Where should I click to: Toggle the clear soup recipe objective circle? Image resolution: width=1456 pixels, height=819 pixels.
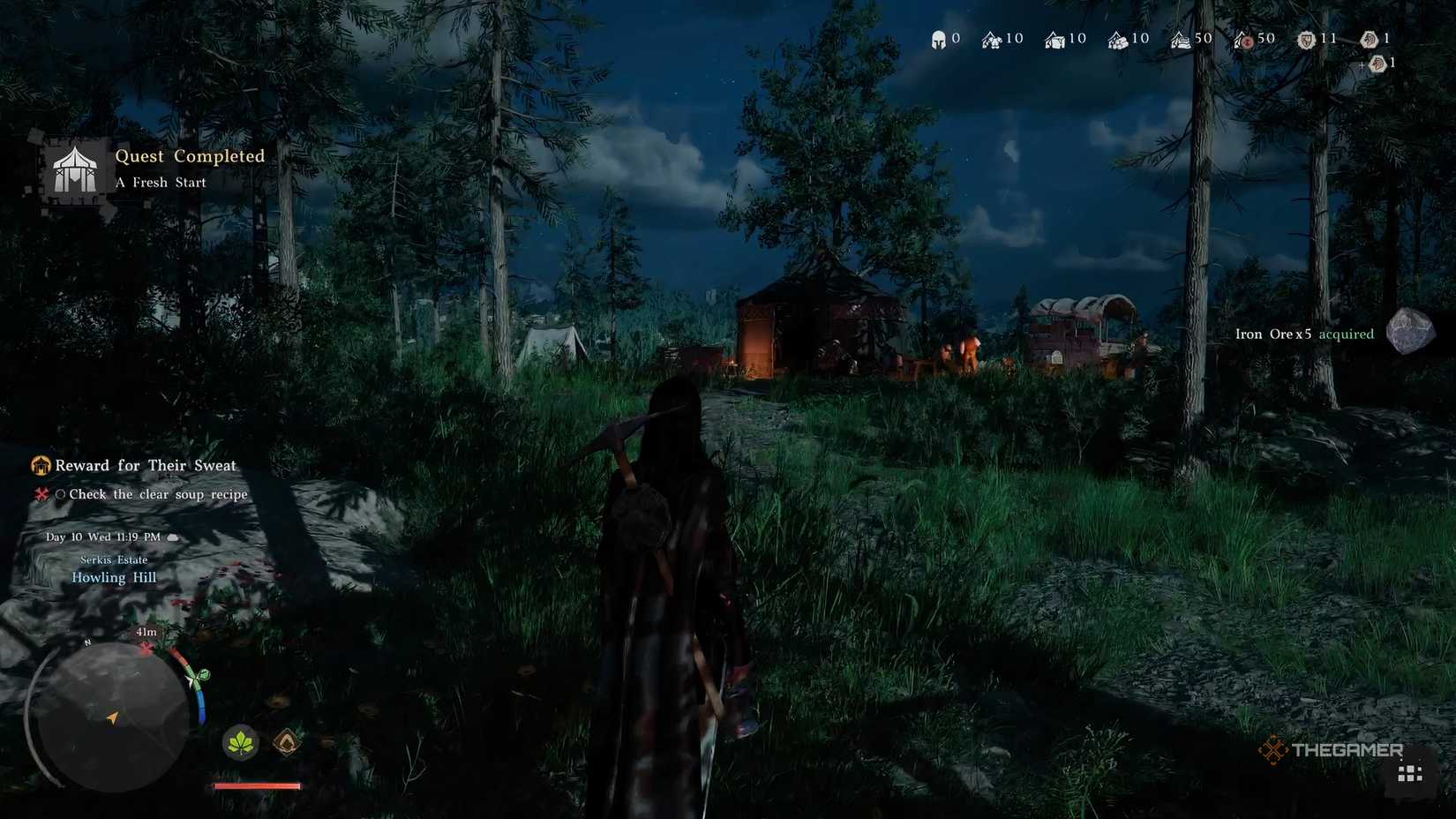click(x=60, y=494)
